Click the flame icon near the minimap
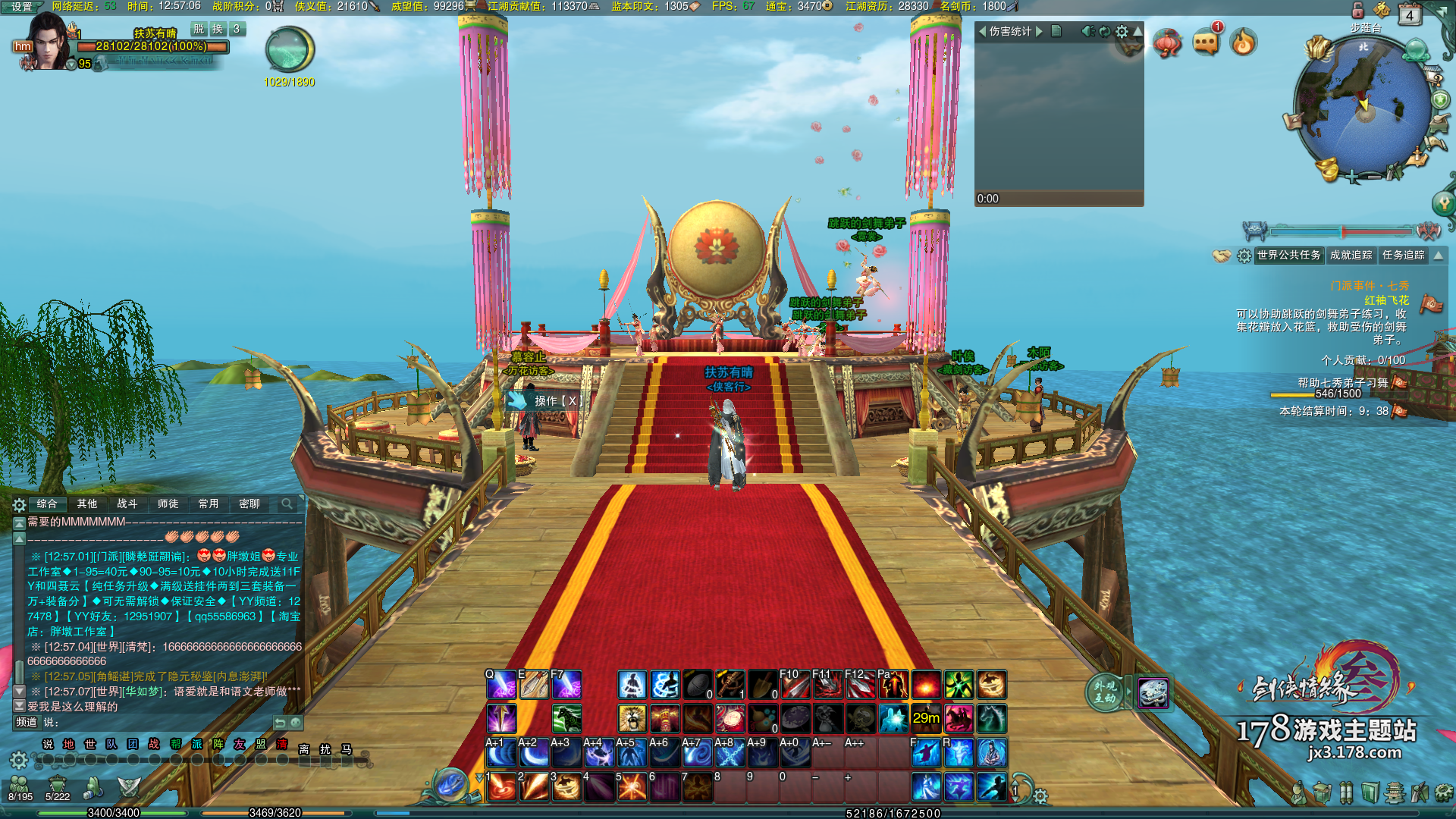 point(1244,42)
